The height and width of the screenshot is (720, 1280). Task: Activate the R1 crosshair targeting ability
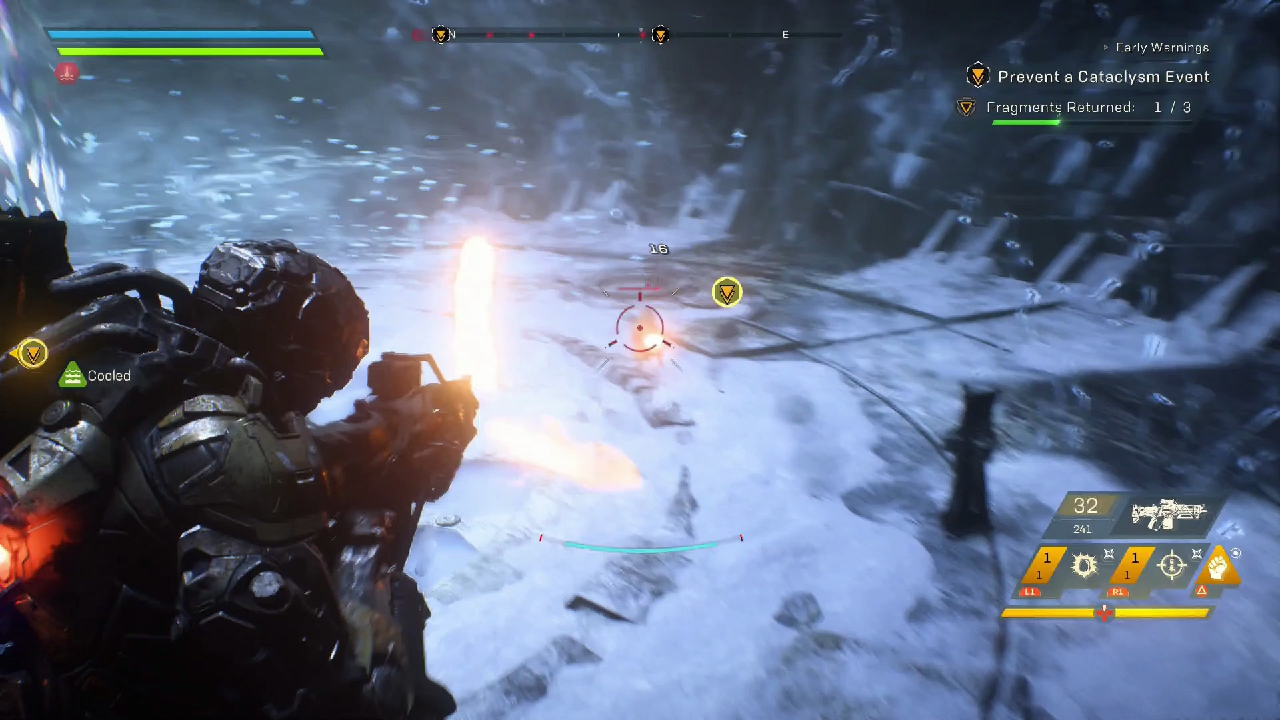pyautogui.click(x=1171, y=565)
